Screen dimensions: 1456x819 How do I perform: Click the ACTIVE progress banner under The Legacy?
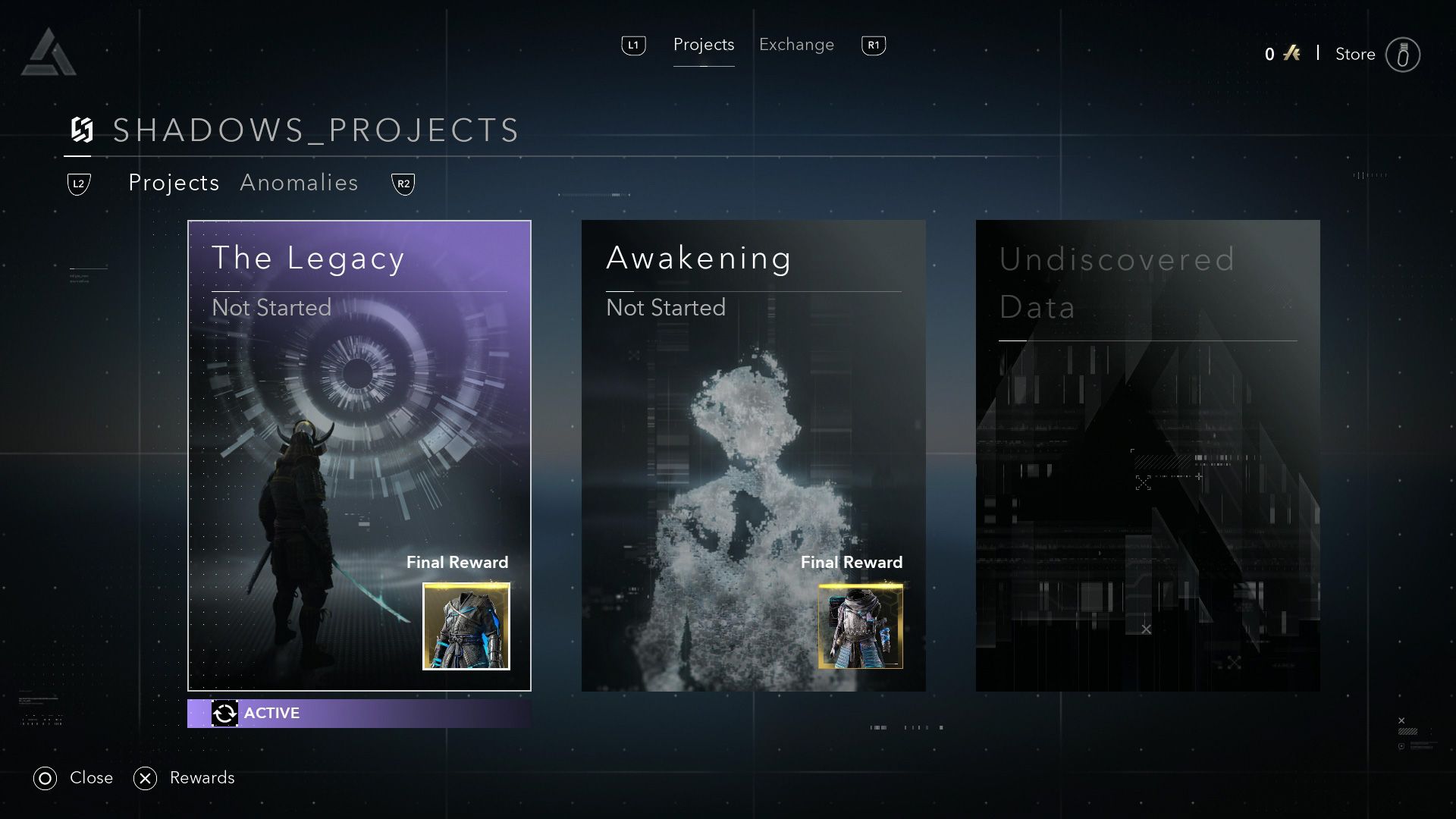click(x=359, y=713)
